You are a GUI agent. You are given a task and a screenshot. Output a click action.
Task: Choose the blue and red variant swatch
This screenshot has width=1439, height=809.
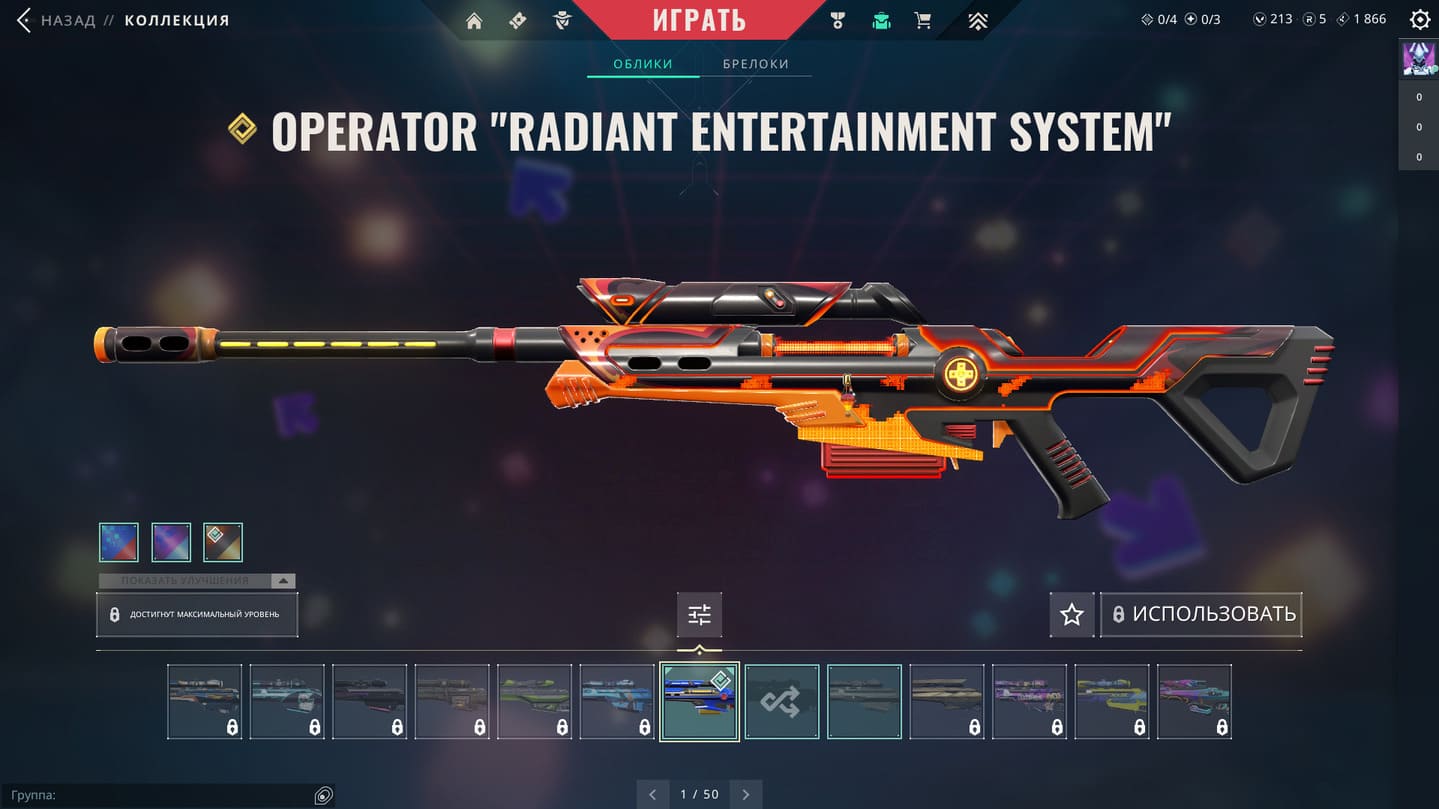pyautogui.click(x=119, y=542)
